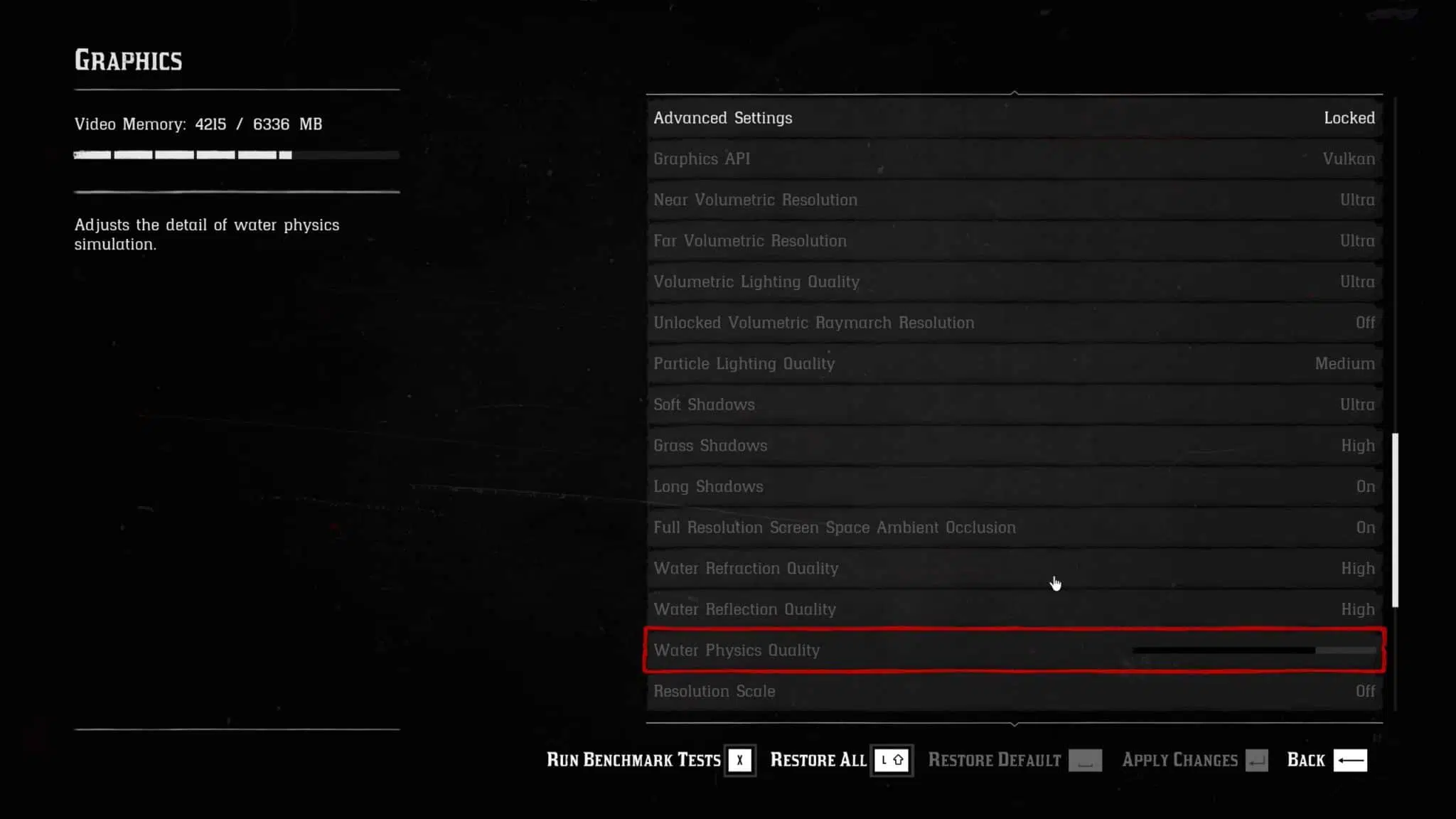Click the chevron above Advanced Settings
This screenshot has height=819, width=1456.
point(1015,92)
